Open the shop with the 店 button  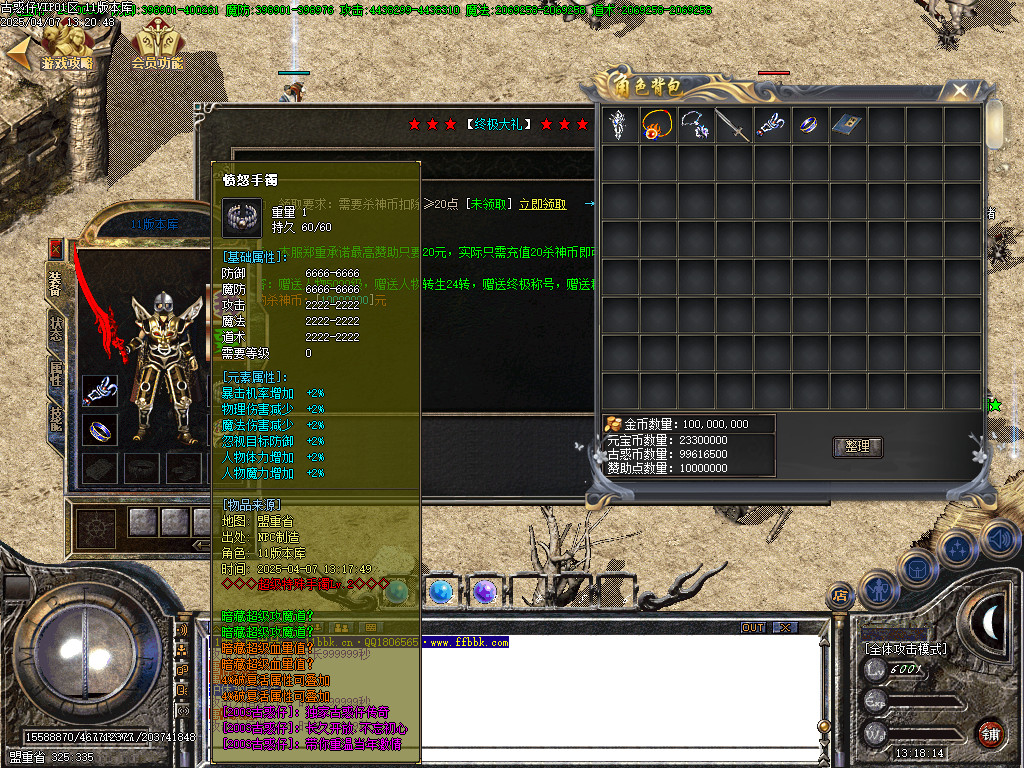(838, 597)
